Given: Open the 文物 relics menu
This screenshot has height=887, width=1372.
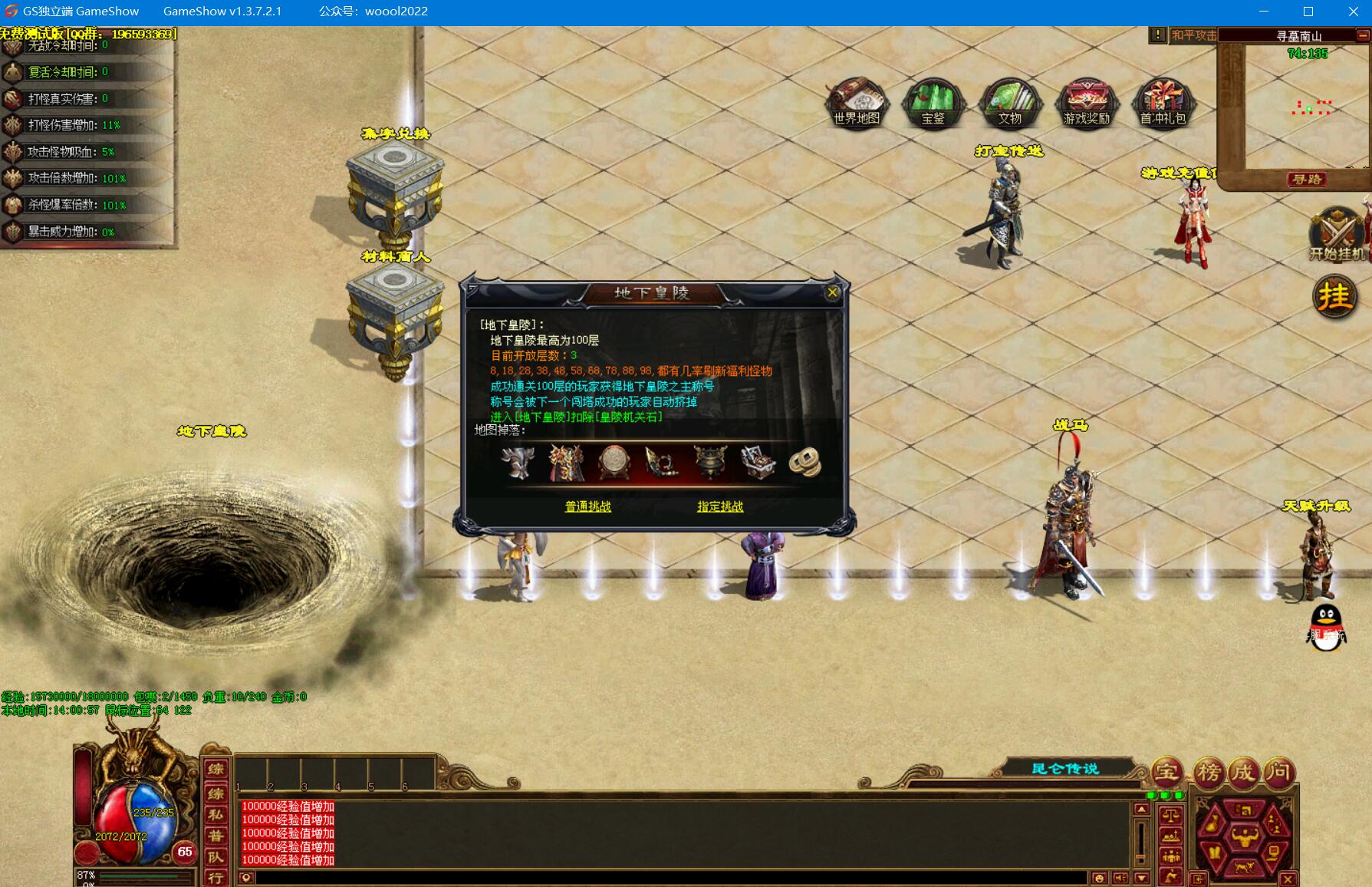Looking at the screenshot, I should [1009, 102].
